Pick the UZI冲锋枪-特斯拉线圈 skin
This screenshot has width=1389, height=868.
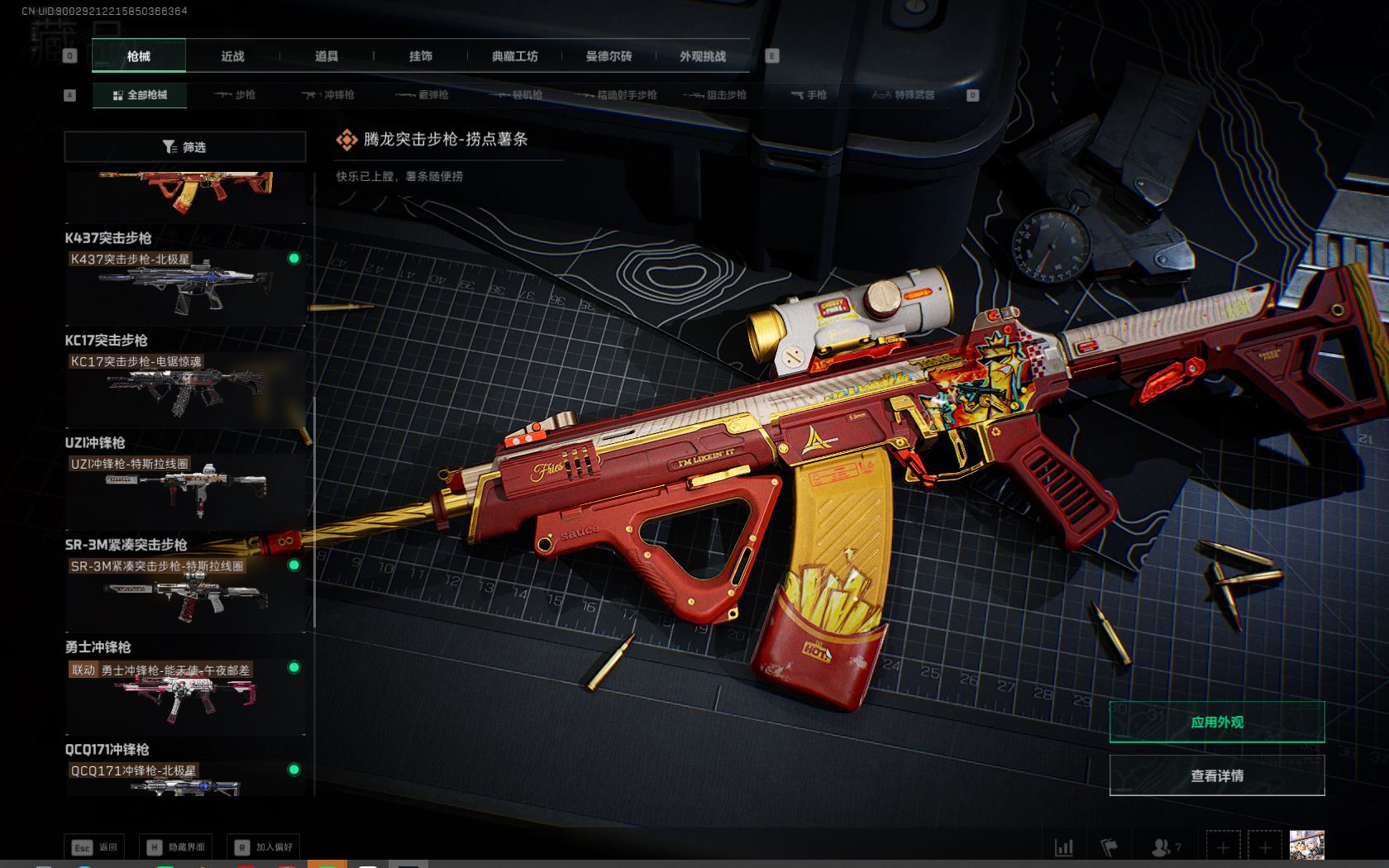184,490
